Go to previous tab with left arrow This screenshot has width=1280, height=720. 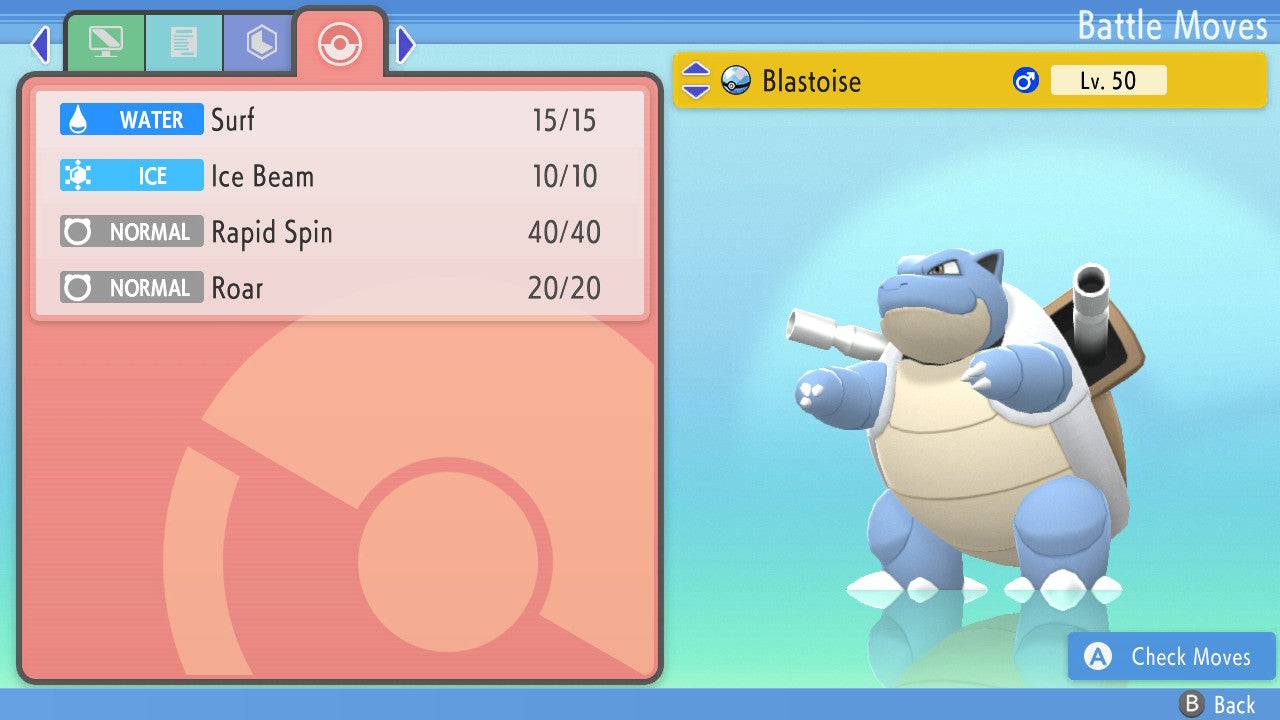[40, 44]
